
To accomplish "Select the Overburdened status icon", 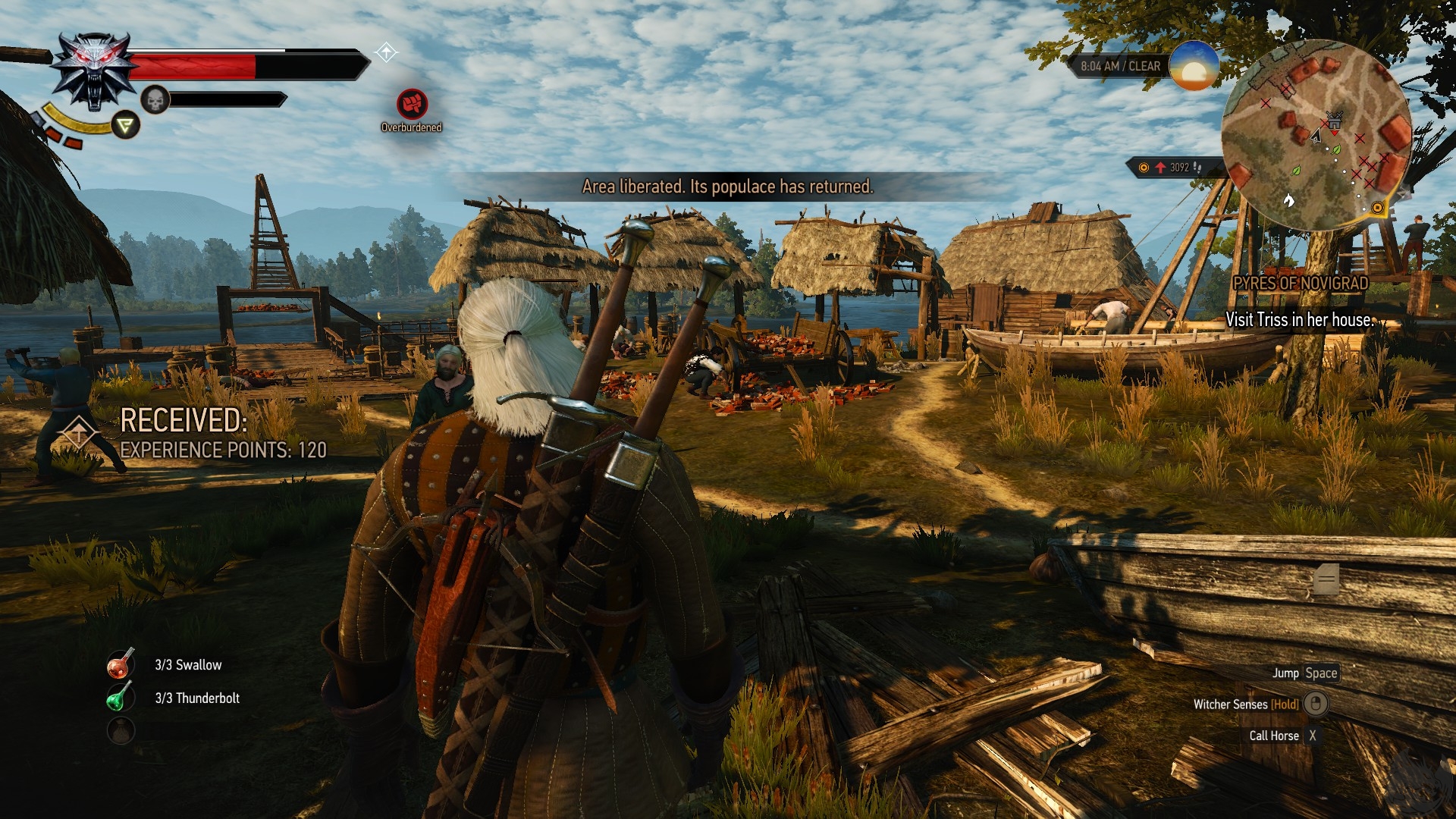I will (412, 104).
